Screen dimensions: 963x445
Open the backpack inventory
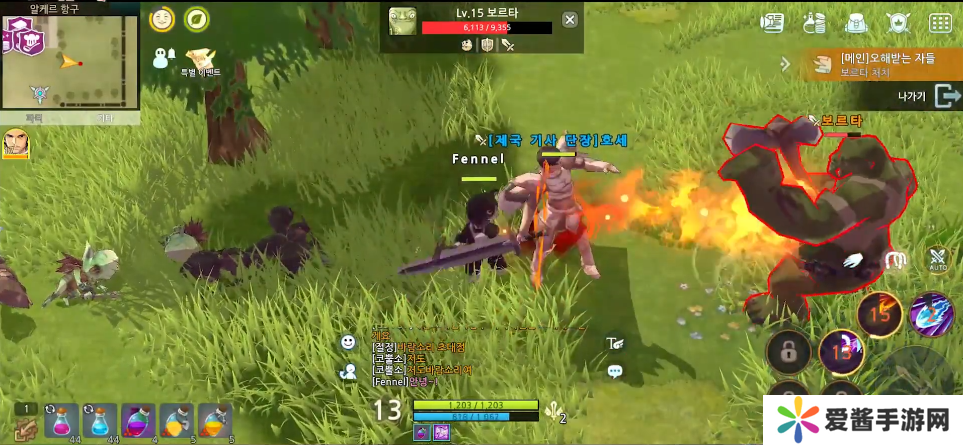point(855,22)
